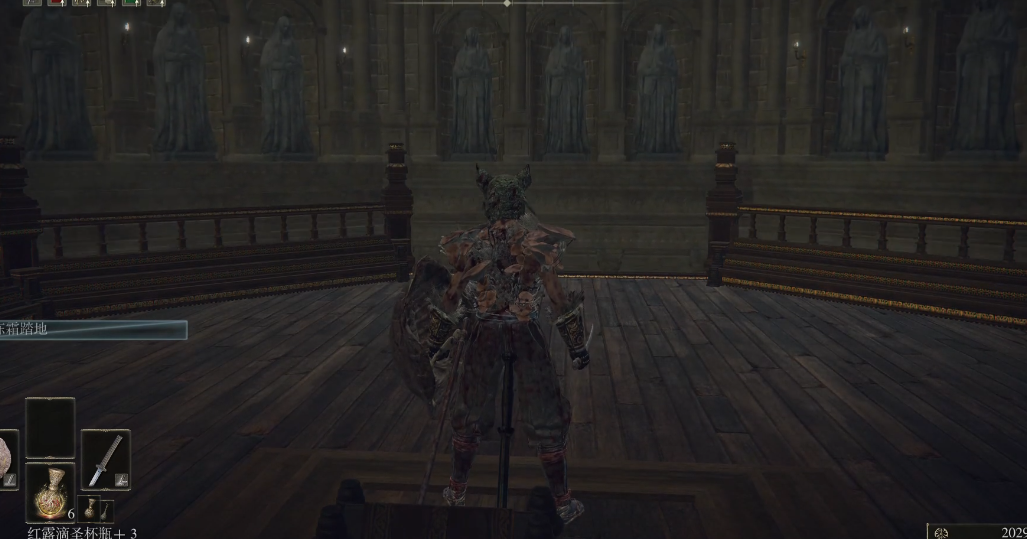Choose the left-hand armament slot with the pale rock

pos(7,460)
